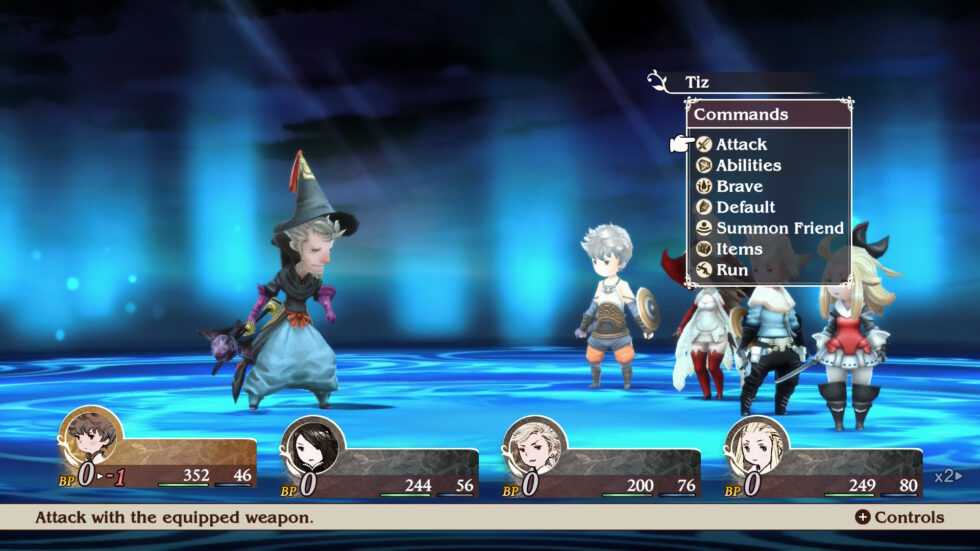
Task: Choose the Brave command
Action: (739, 186)
